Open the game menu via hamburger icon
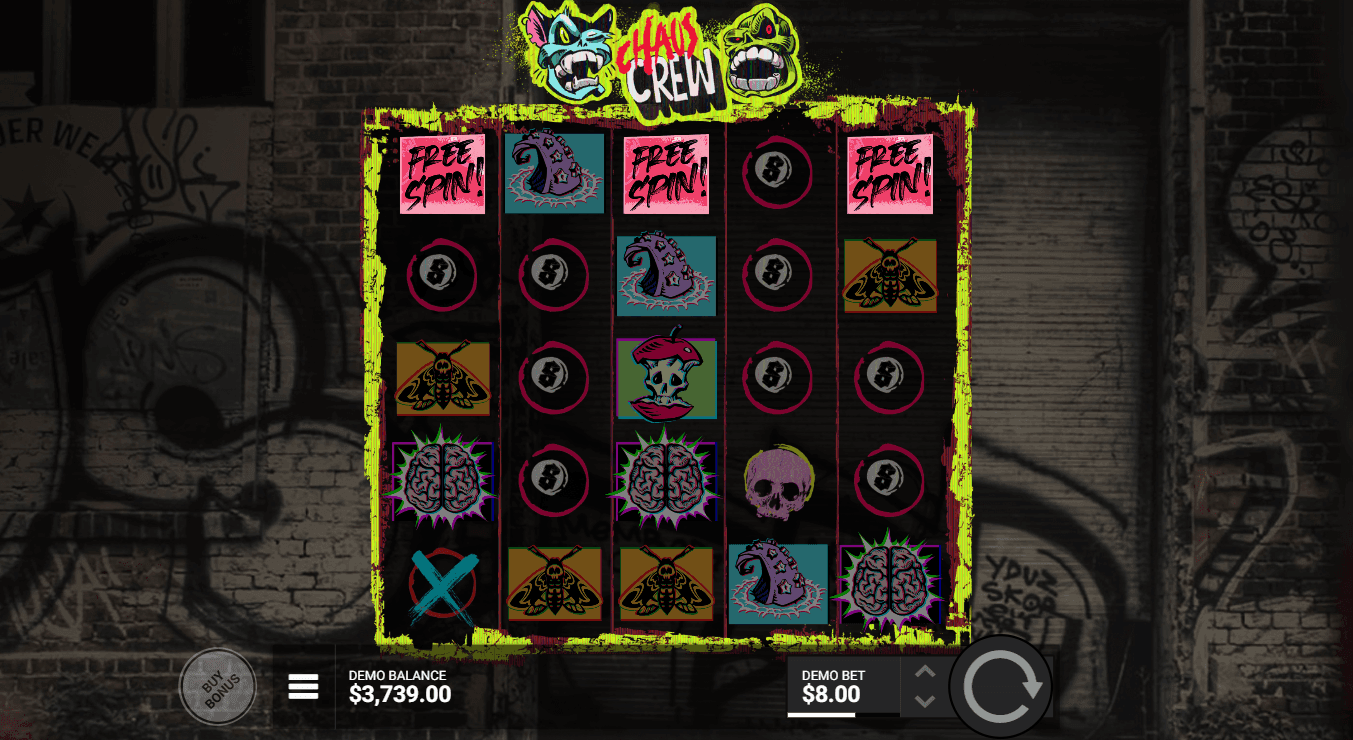 [303, 687]
